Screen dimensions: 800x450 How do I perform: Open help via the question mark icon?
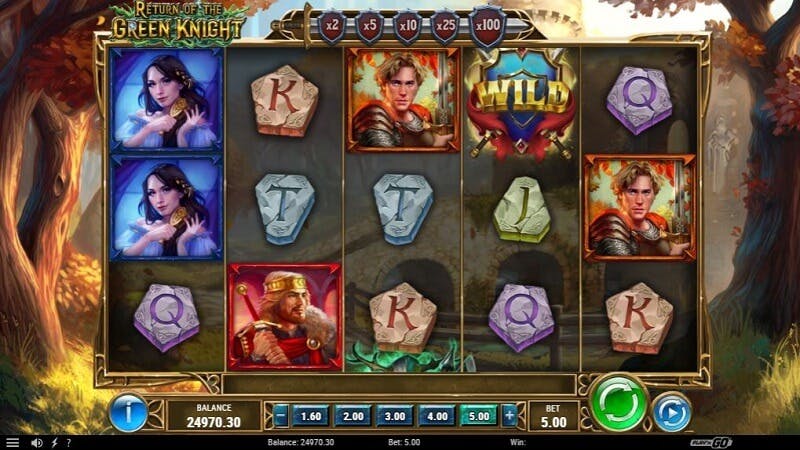[68, 442]
